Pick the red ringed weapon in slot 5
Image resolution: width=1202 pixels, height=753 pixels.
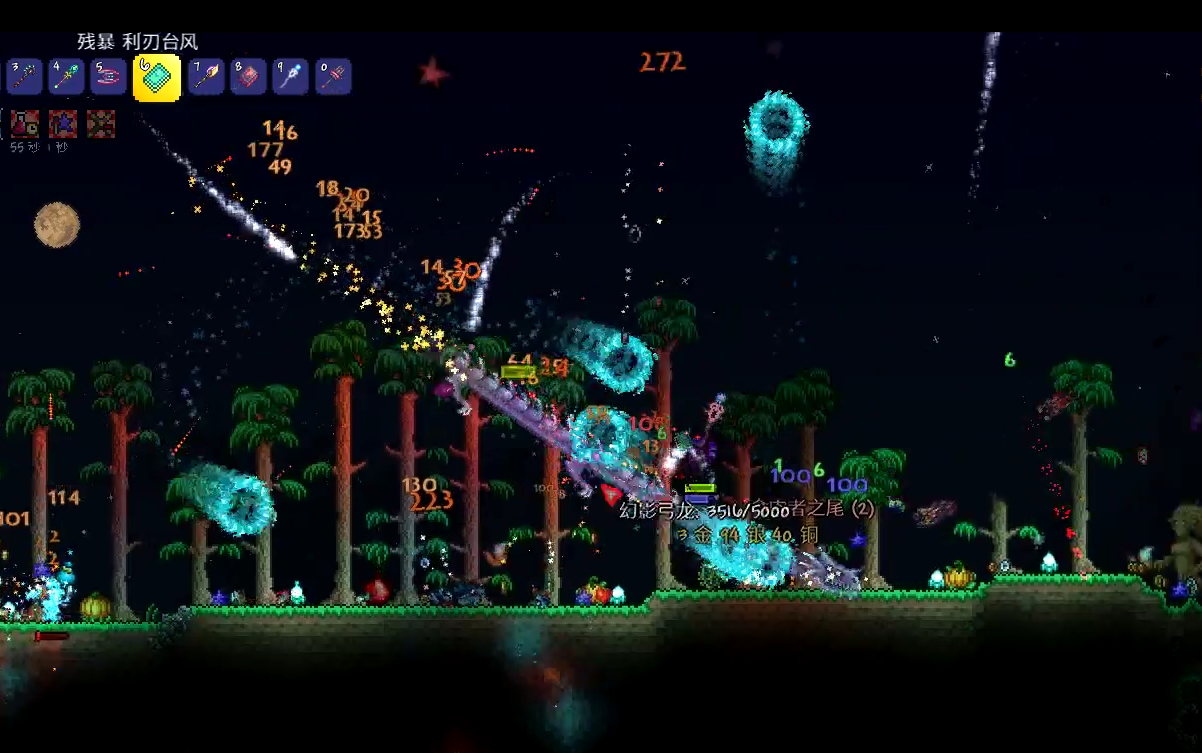[x=108, y=77]
